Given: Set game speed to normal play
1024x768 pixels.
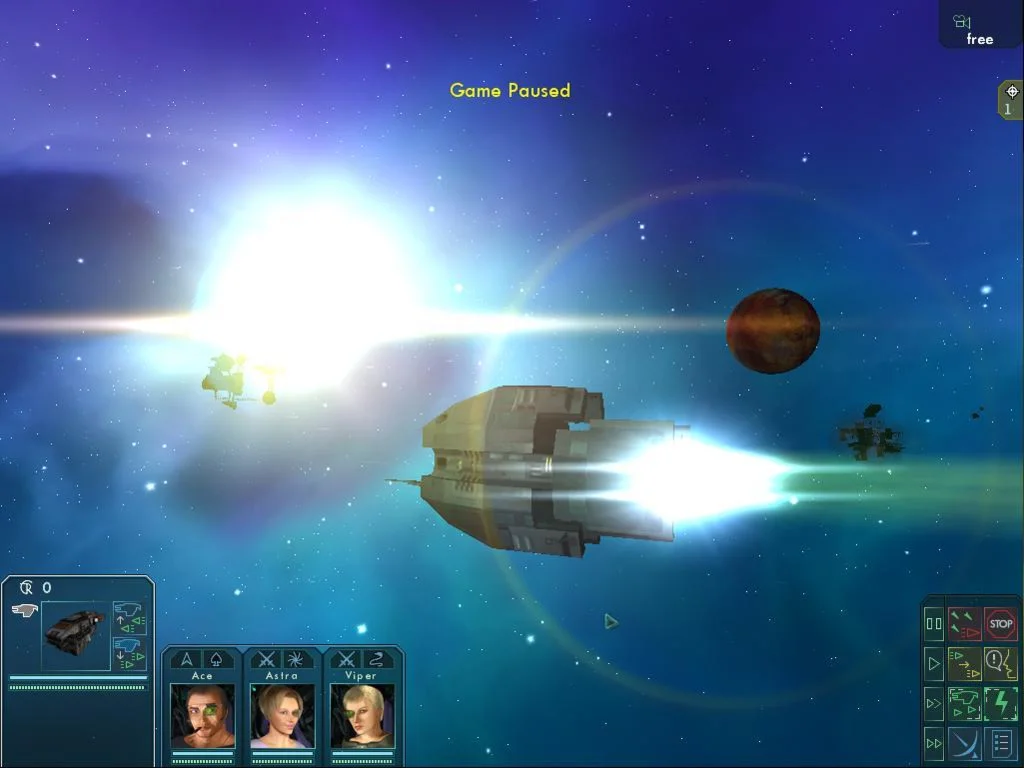Looking at the screenshot, I should [934, 663].
